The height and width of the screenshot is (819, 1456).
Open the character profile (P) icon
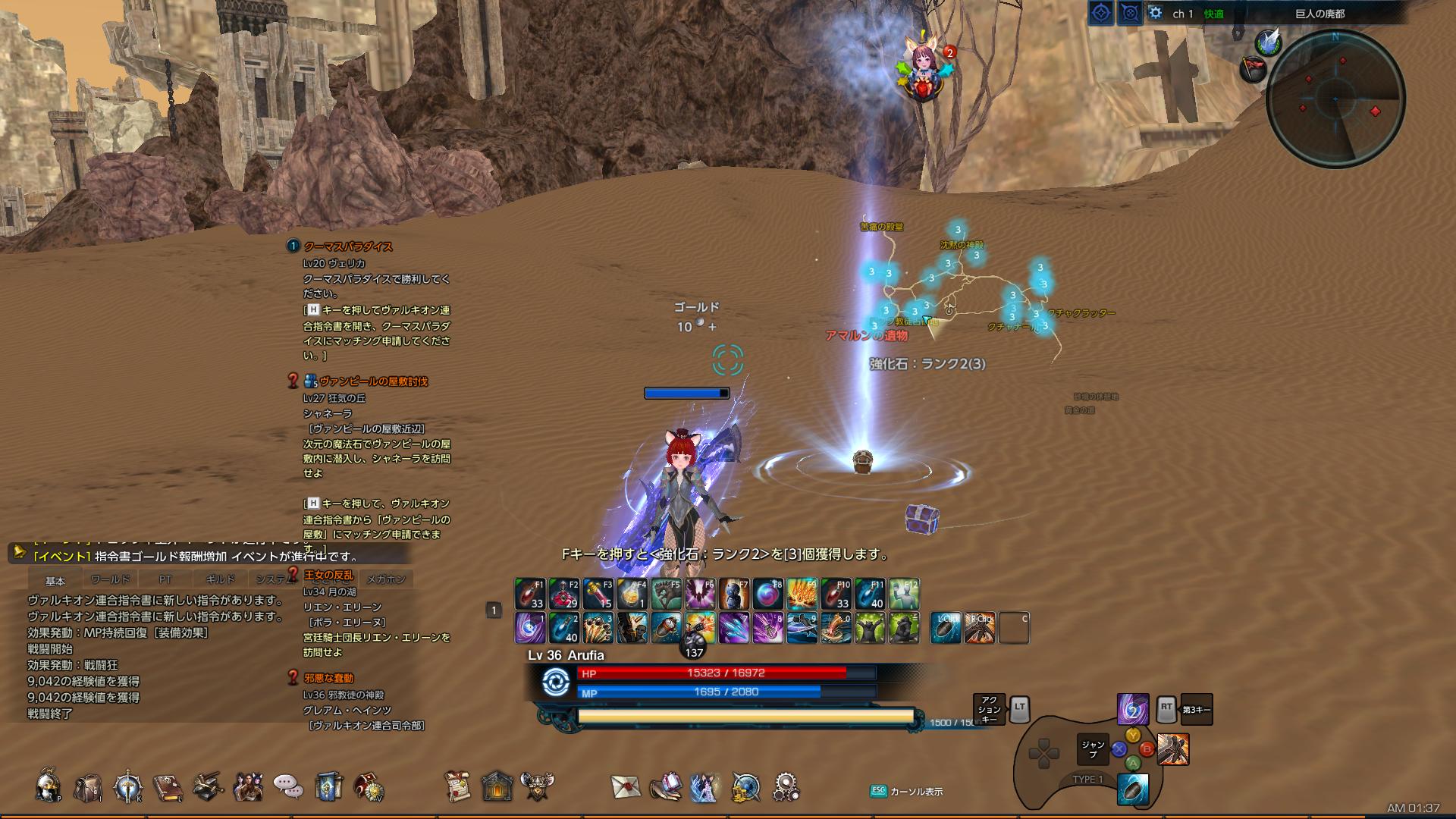(47, 787)
